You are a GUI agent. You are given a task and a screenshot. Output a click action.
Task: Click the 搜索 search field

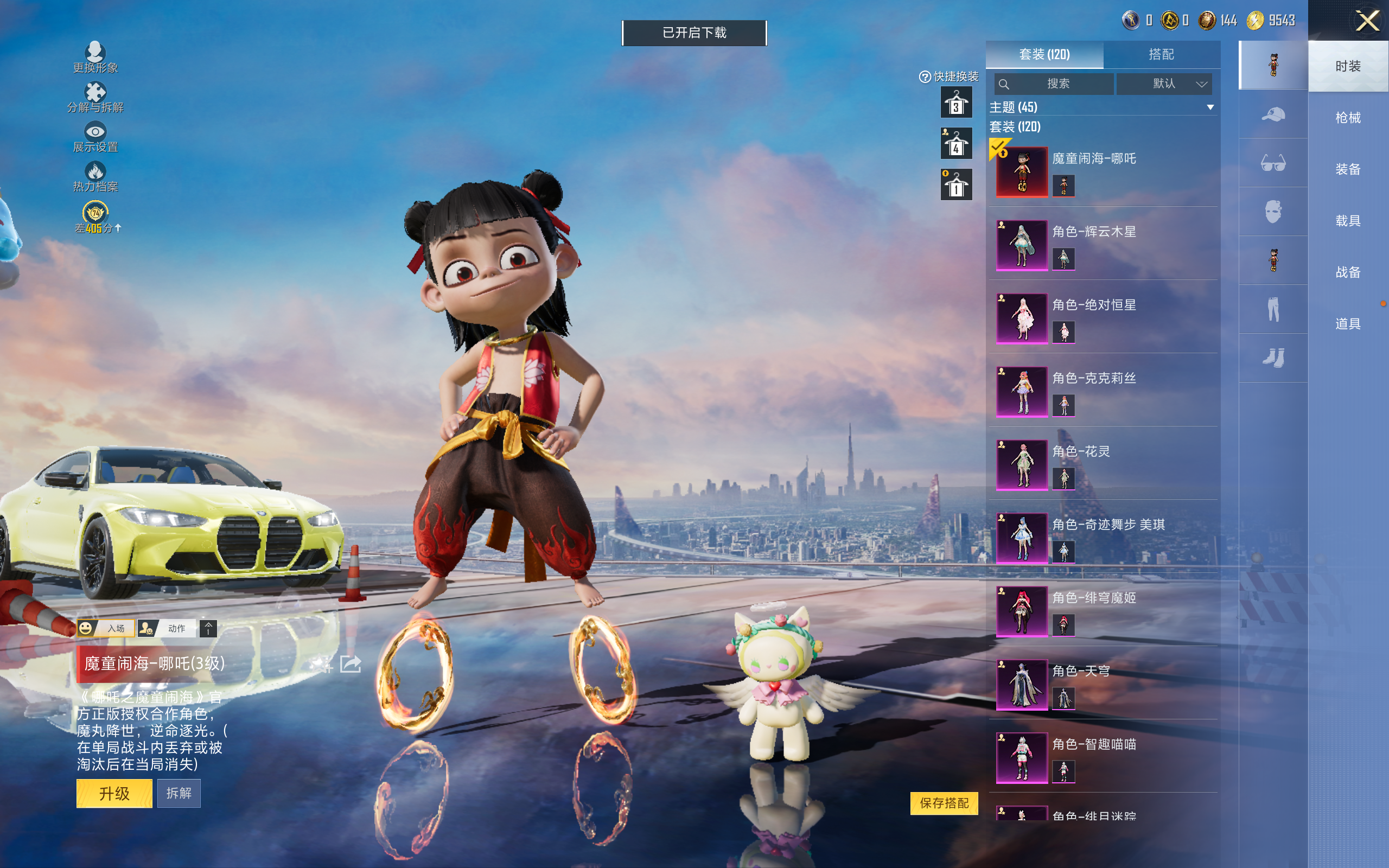[1054, 84]
